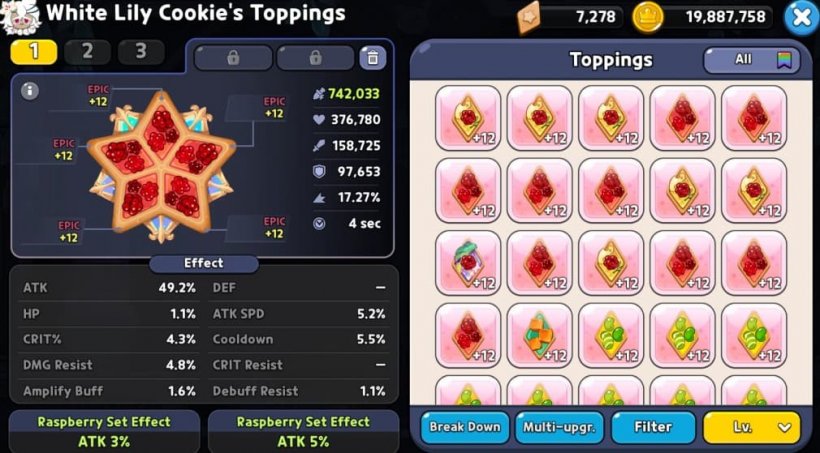Show the Effect stats panel
Screen dimensions: 820x453
tap(204, 263)
